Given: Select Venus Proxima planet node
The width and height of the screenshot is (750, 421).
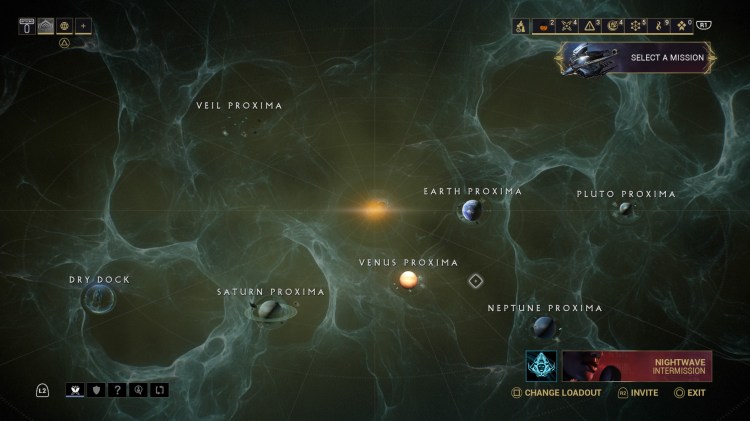Looking at the screenshot, I should point(408,280).
